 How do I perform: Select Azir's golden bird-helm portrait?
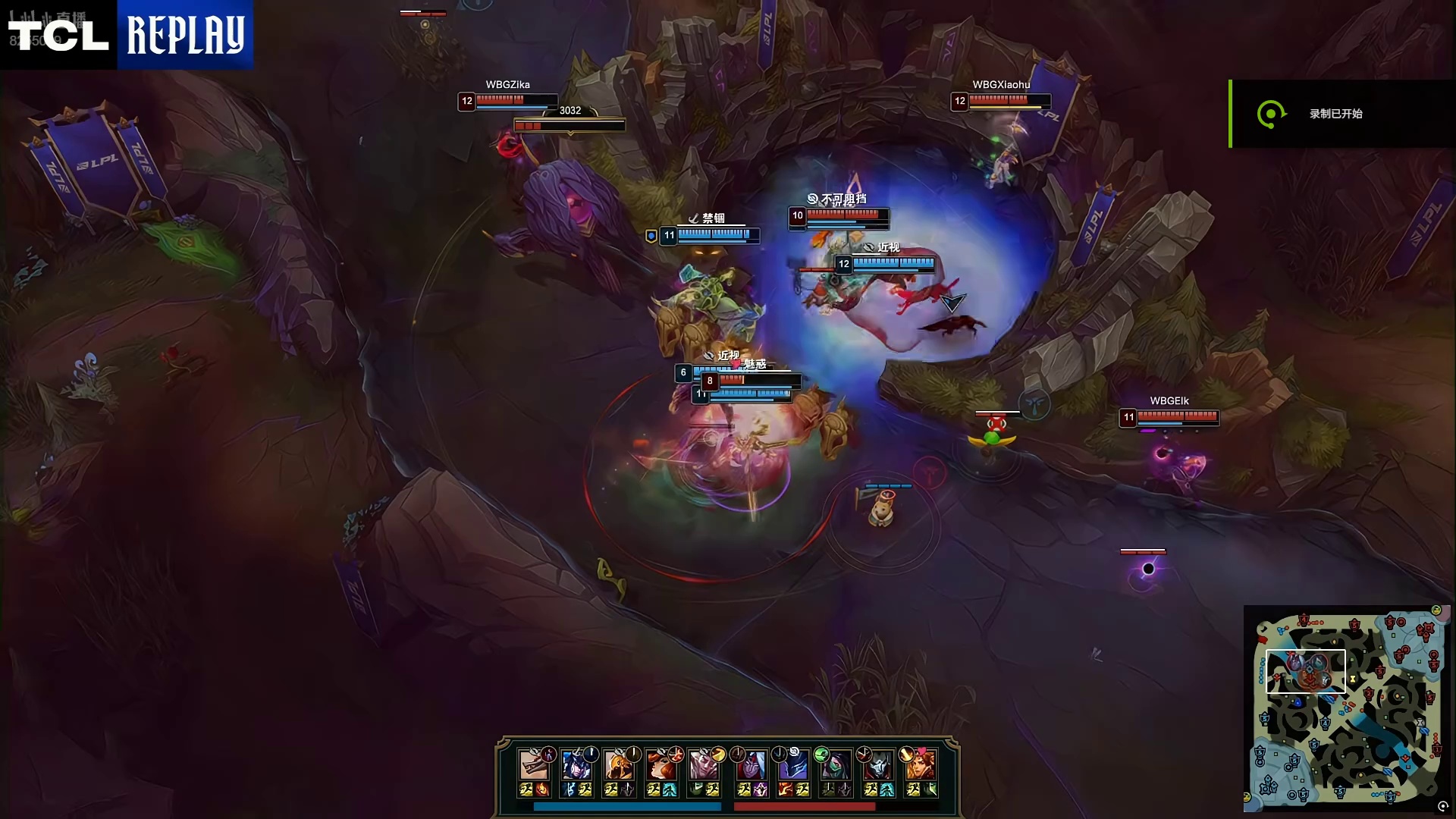click(x=619, y=765)
